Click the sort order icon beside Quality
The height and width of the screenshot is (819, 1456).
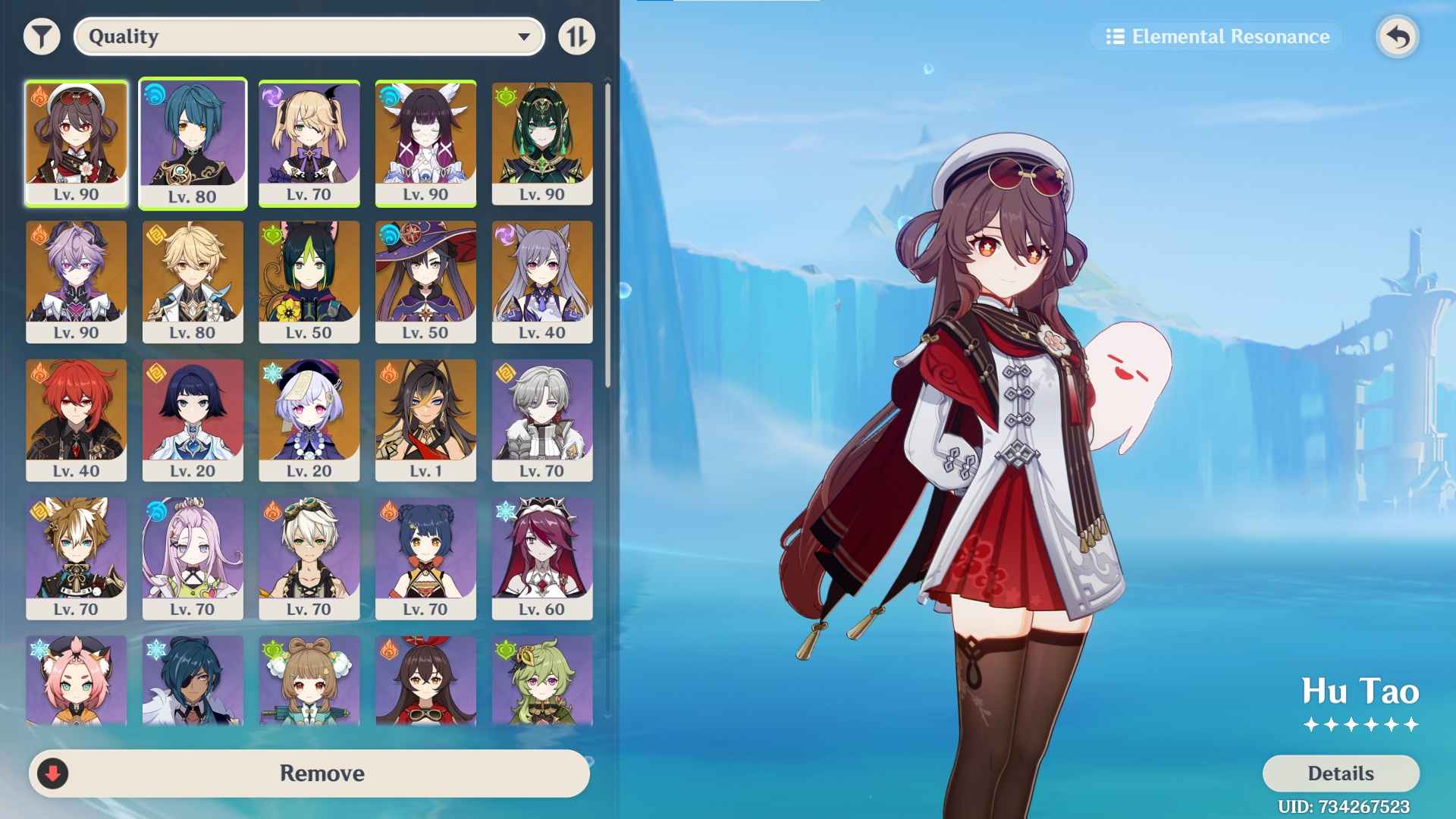[x=577, y=36]
